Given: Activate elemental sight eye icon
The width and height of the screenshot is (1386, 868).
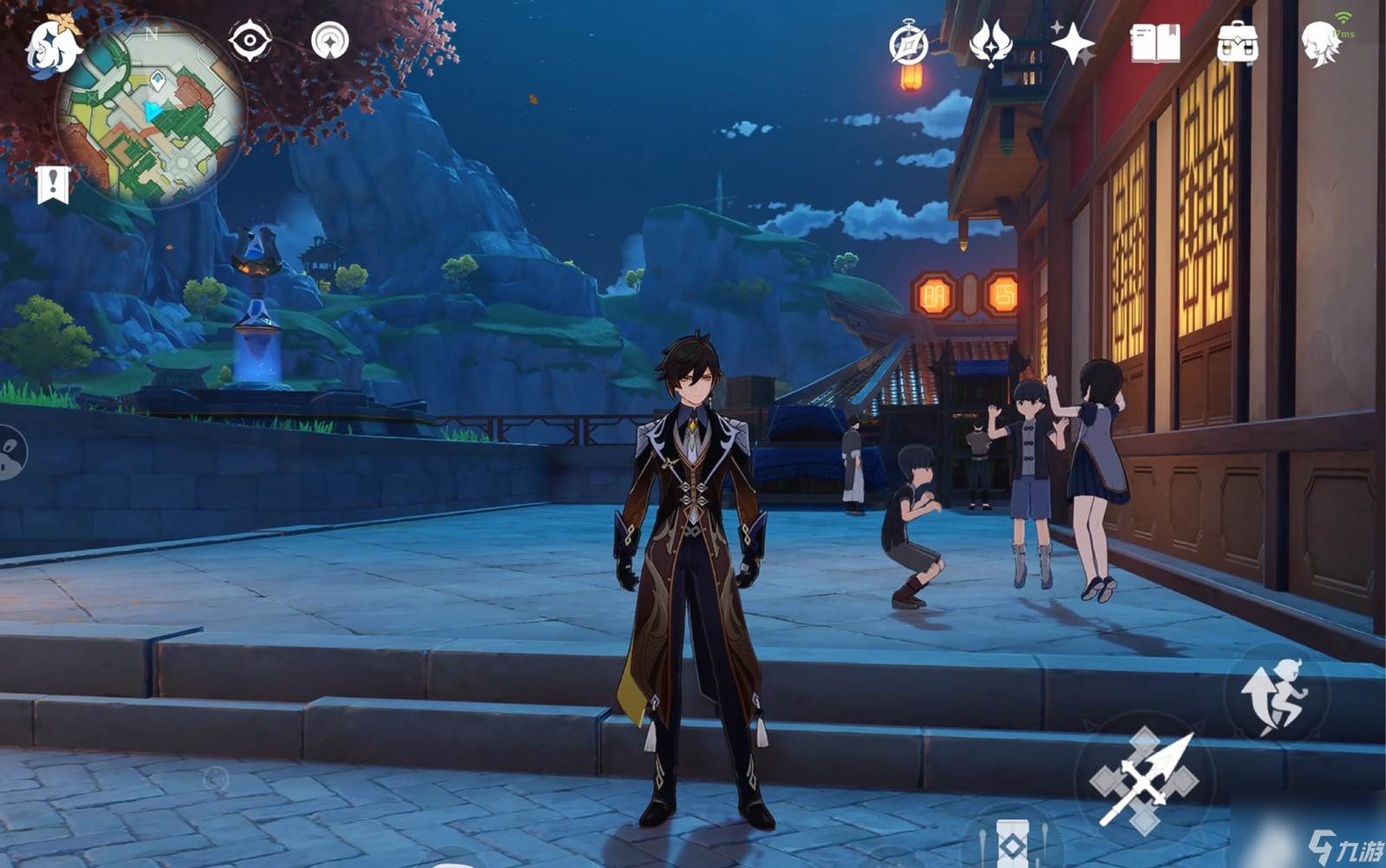Looking at the screenshot, I should pos(249,40).
